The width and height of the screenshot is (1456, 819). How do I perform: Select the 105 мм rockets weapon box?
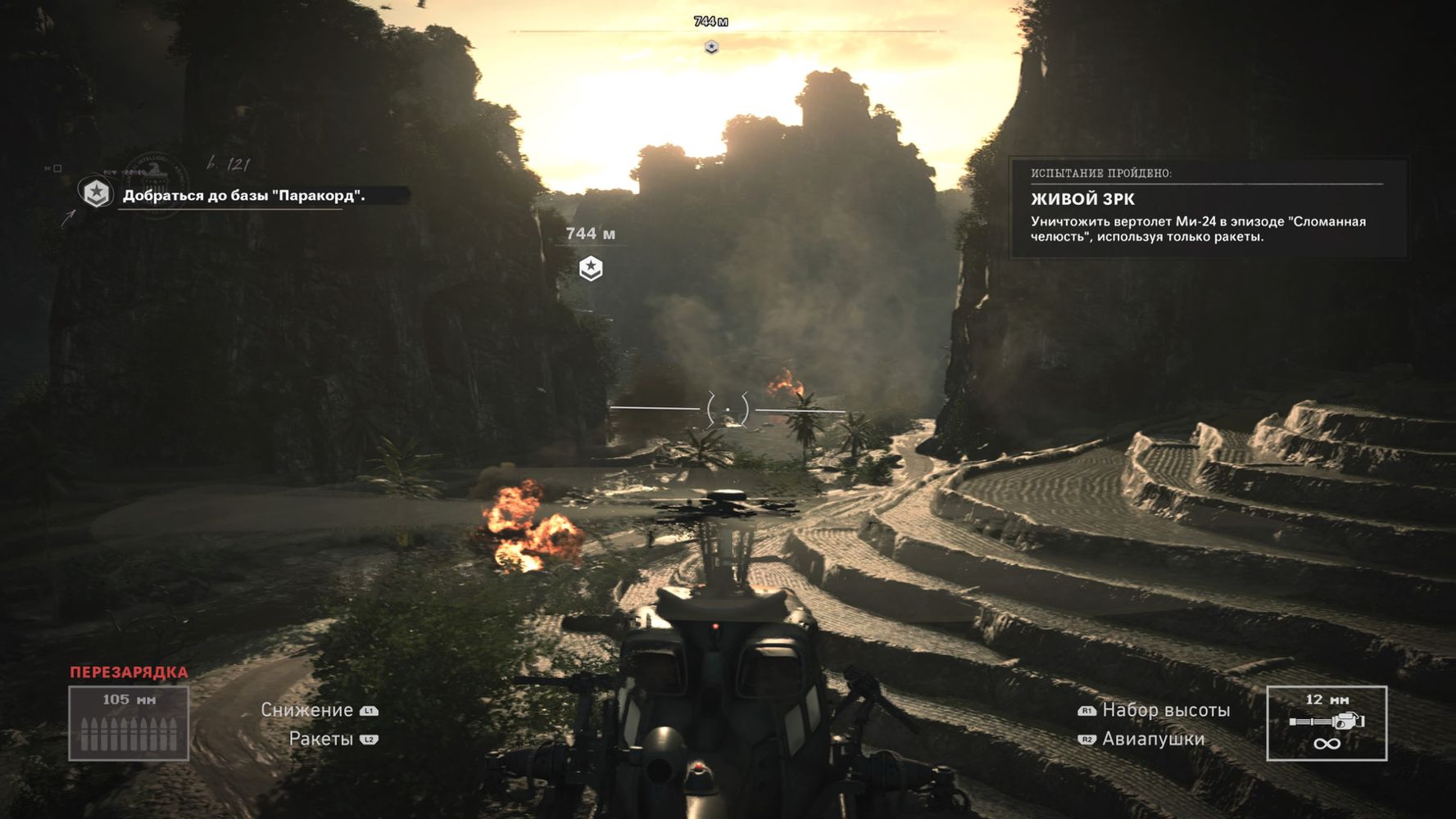point(129,723)
